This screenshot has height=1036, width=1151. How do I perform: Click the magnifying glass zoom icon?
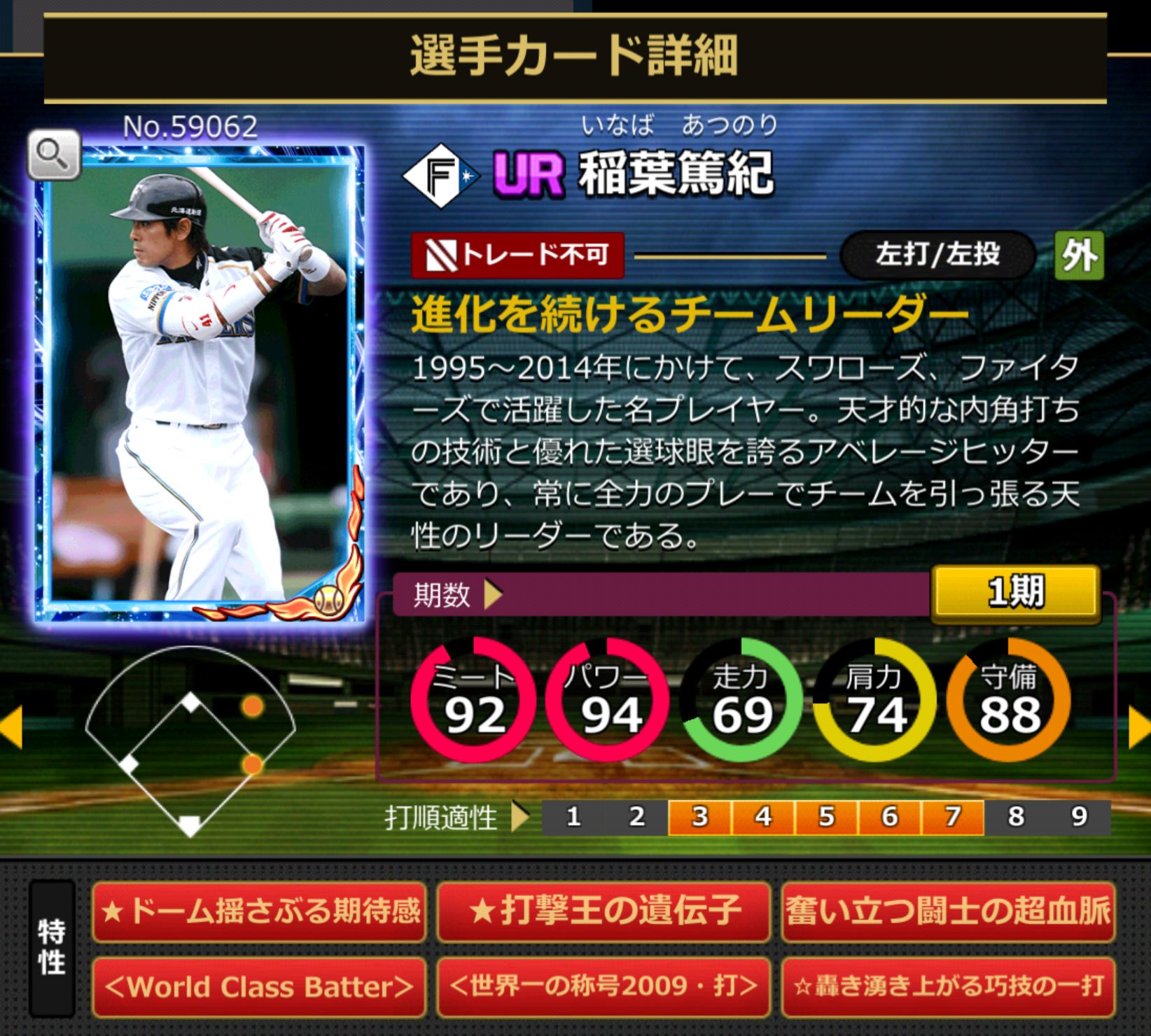click(x=54, y=154)
